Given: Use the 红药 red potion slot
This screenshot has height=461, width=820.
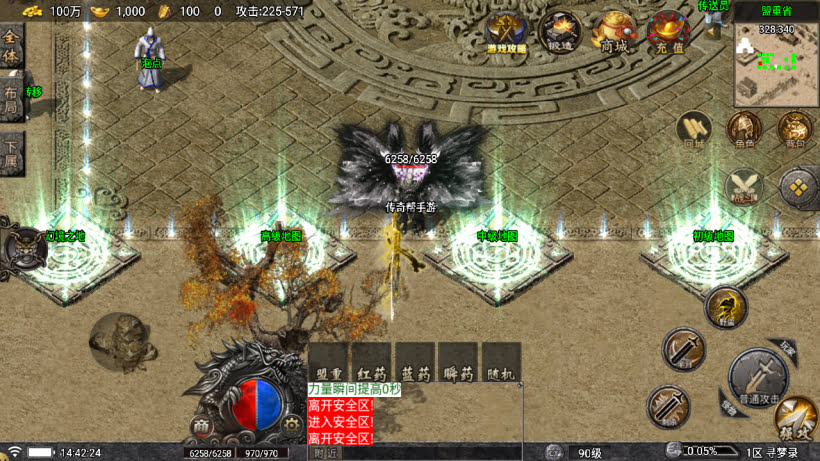Looking at the screenshot, I should coord(371,363).
